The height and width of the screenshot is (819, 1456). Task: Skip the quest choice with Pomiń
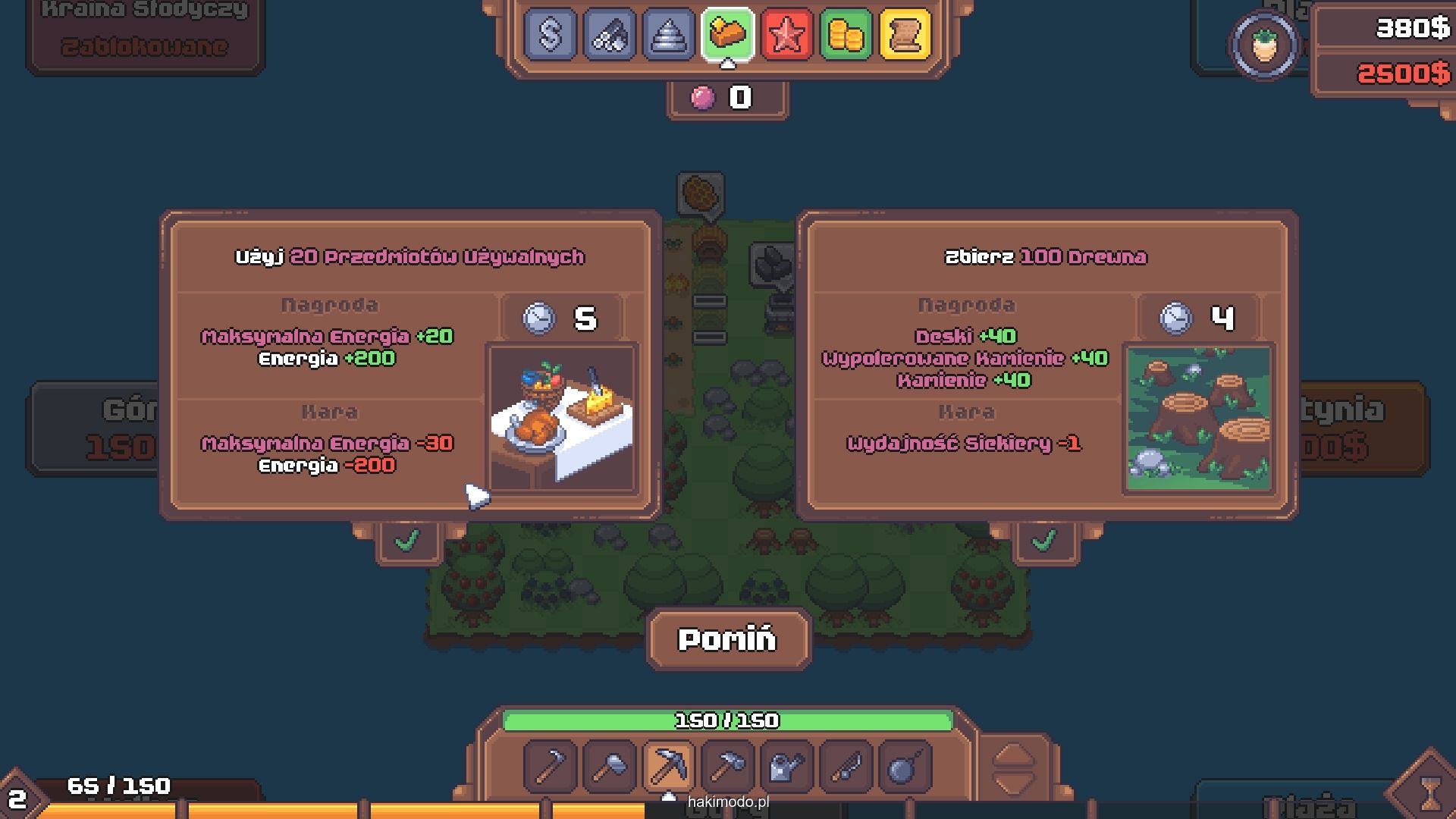pyautogui.click(x=728, y=639)
